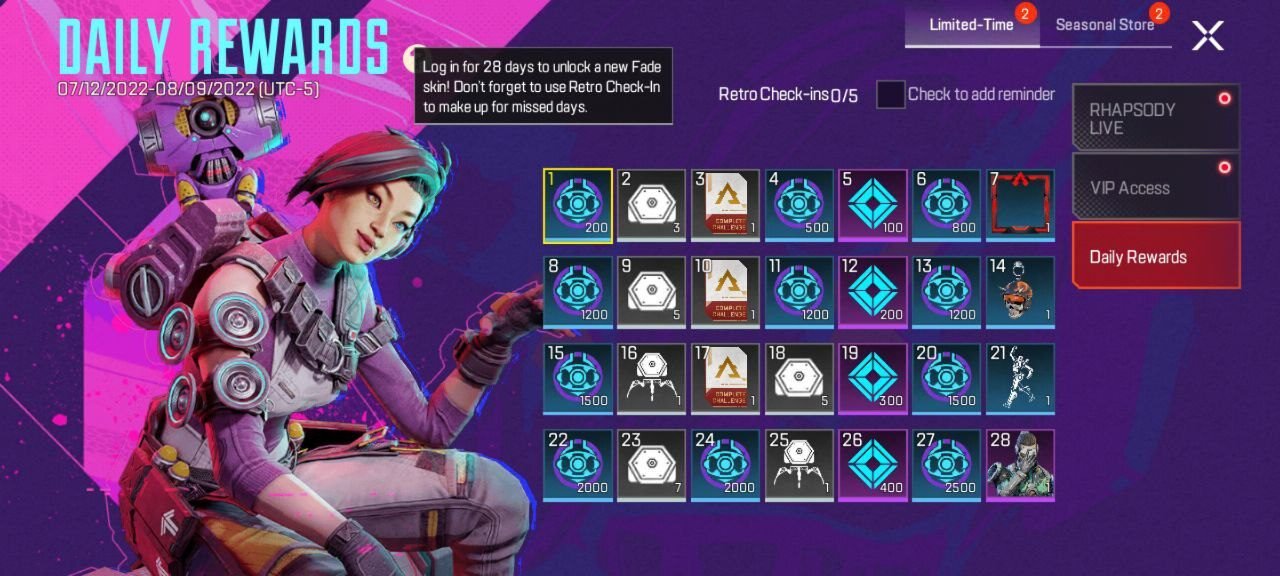The image size is (1280, 576).
Task: Select the day 27 reward of 2500
Action: 946,465
